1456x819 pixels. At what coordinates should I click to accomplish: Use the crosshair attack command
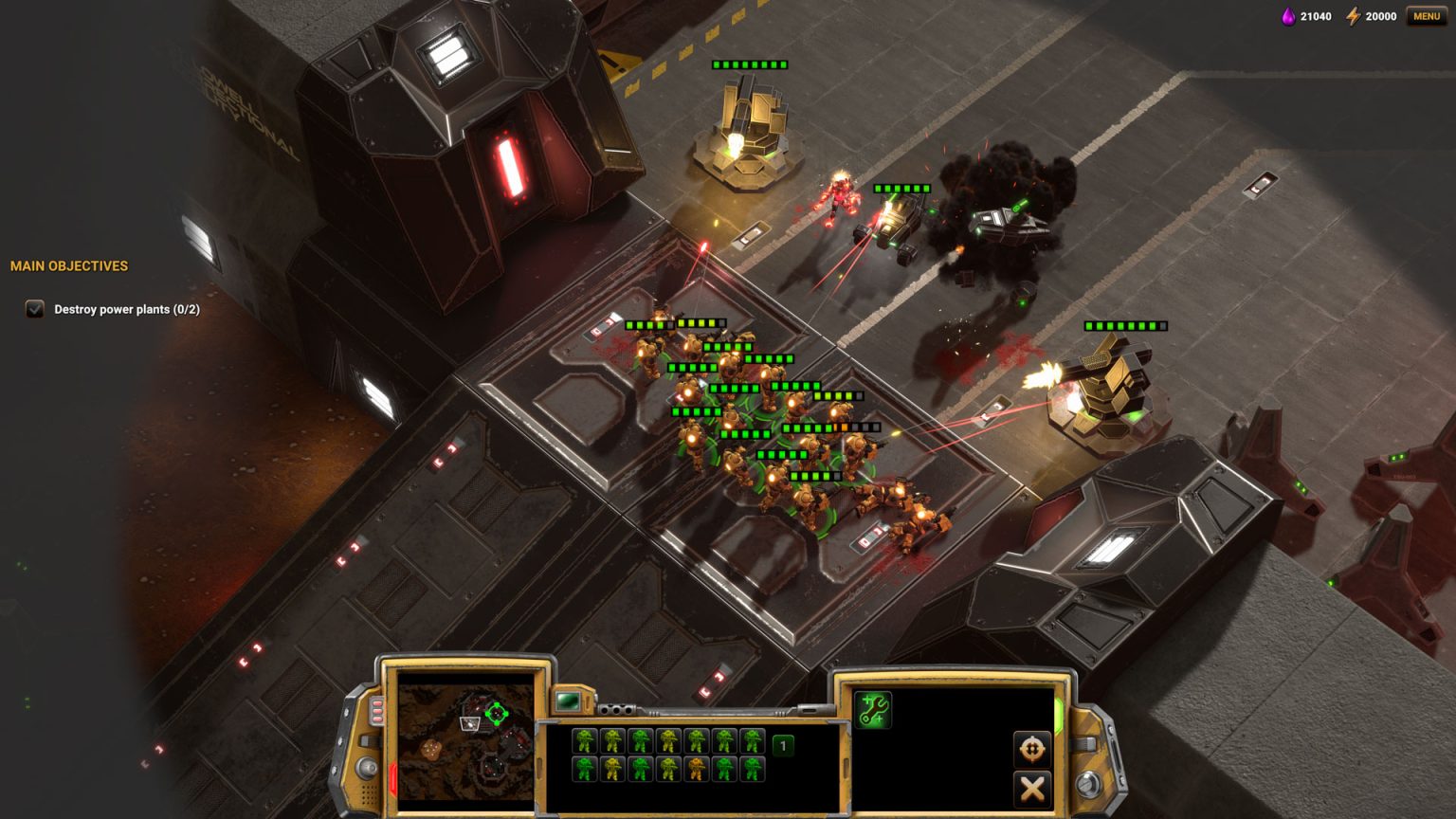click(x=1031, y=749)
